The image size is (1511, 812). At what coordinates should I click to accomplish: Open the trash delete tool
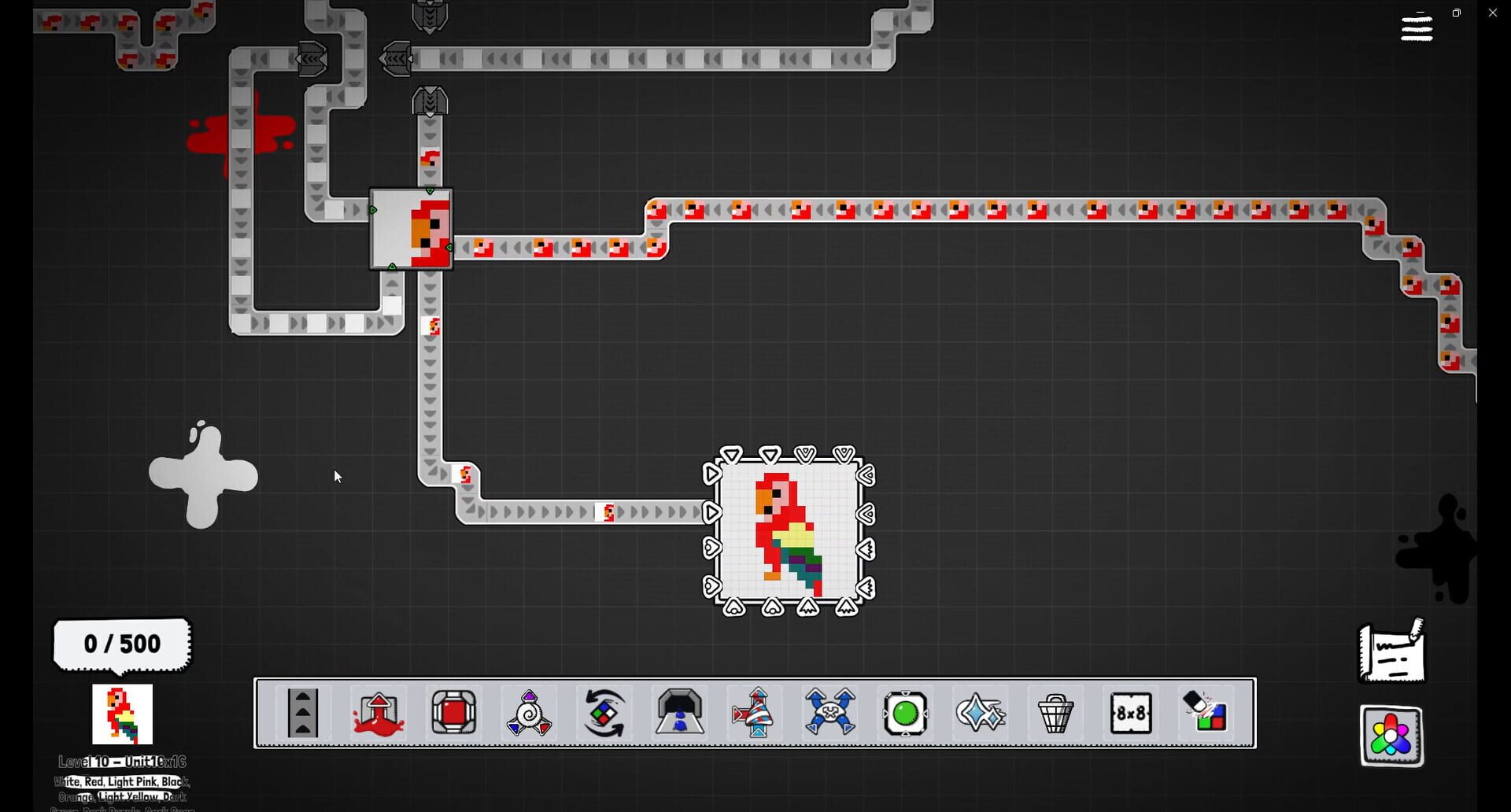coord(1056,714)
